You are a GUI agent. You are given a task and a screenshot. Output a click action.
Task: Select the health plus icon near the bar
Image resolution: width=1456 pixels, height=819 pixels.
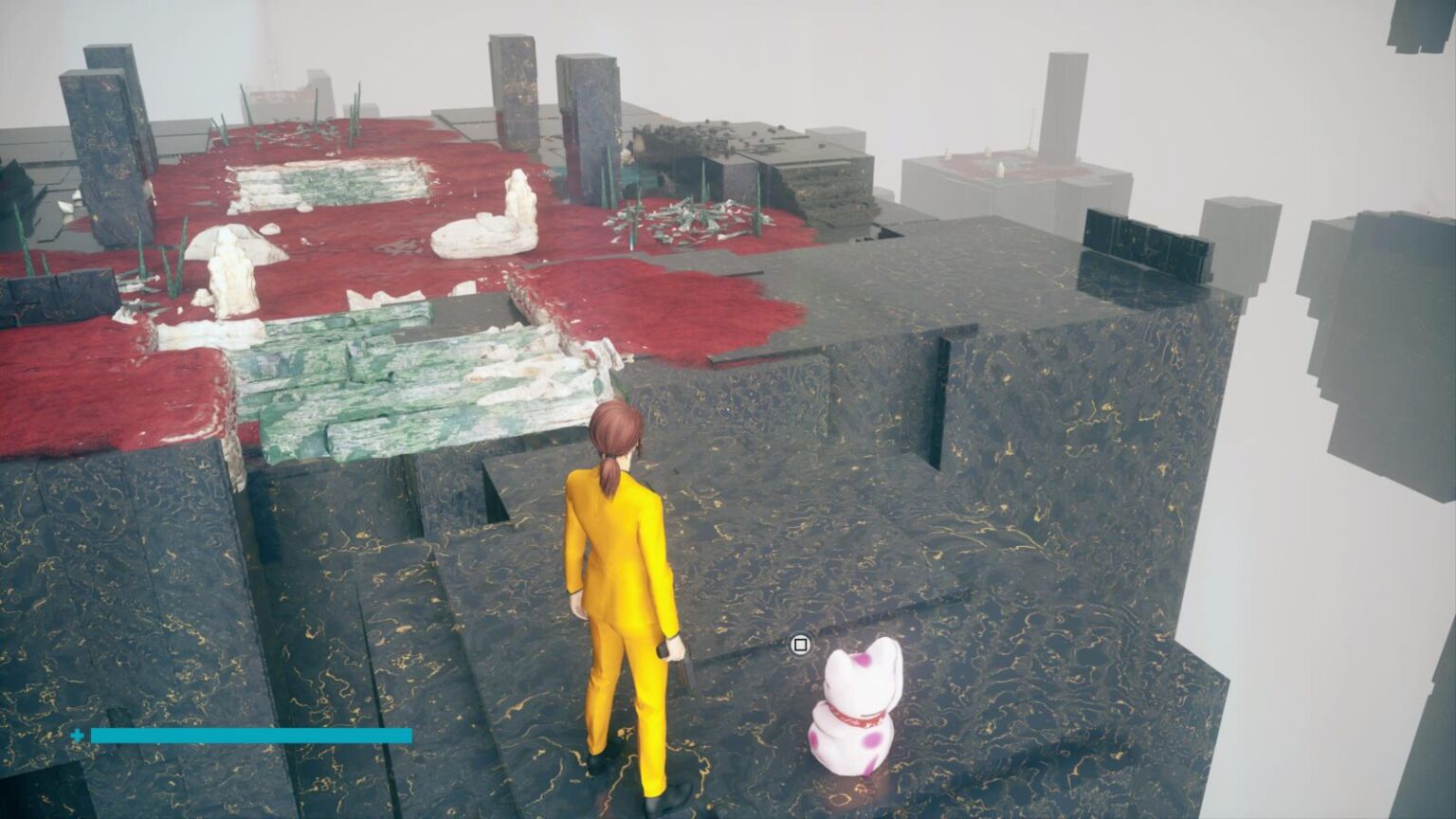pyautogui.click(x=79, y=733)
